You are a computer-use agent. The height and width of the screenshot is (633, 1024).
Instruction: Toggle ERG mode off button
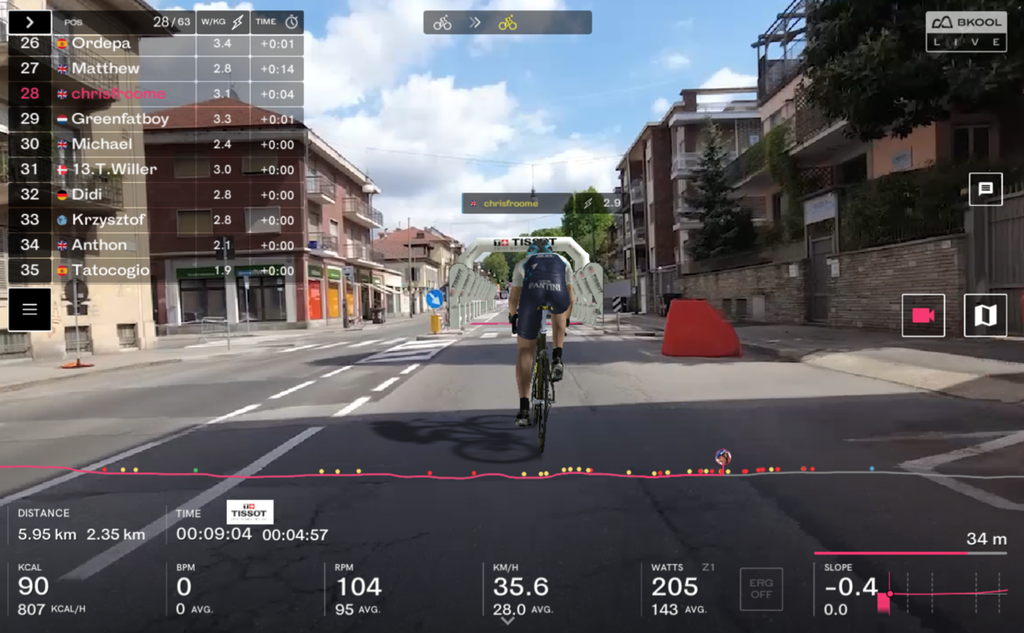761,589
